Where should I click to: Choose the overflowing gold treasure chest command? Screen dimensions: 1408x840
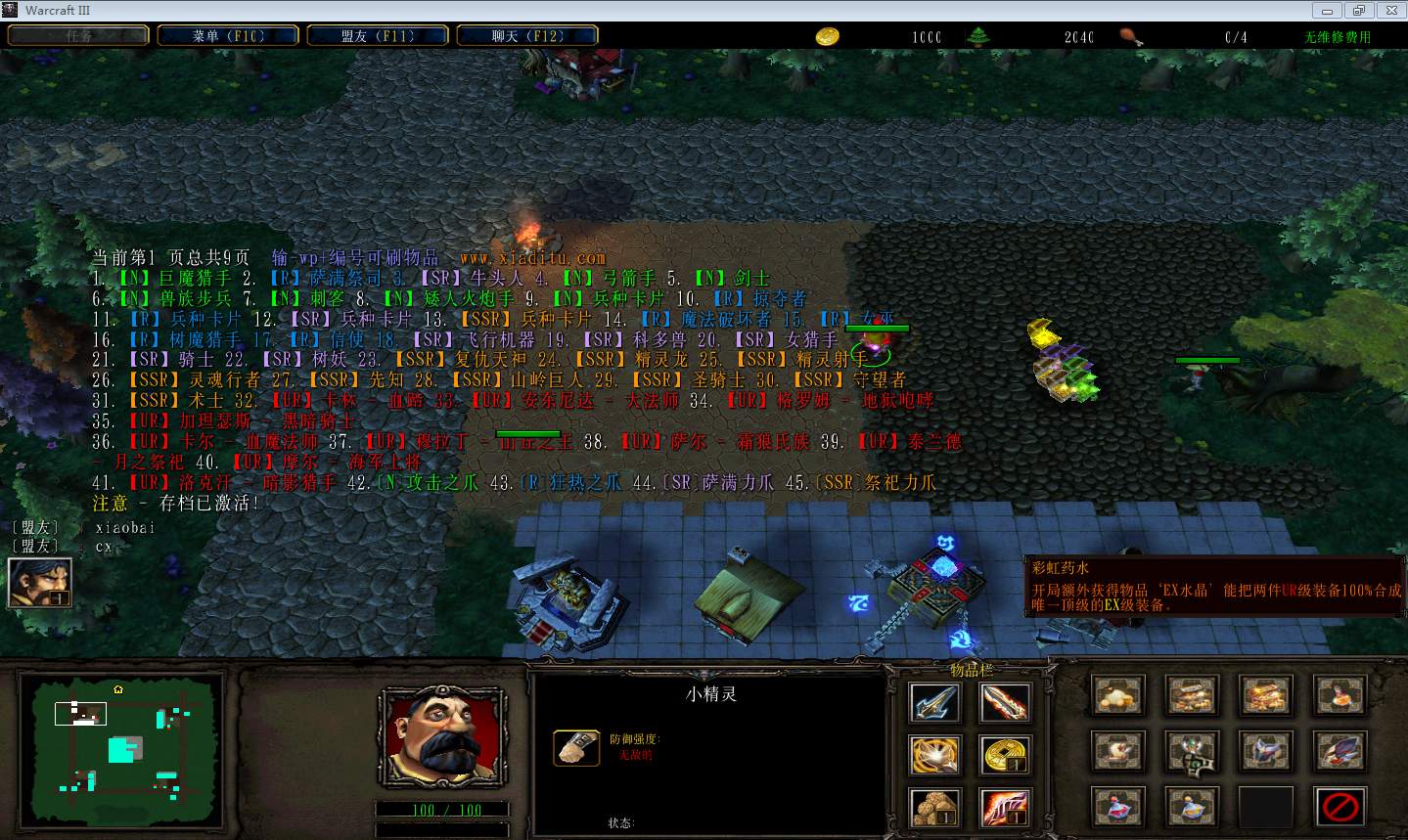(x=1265, y=696)
